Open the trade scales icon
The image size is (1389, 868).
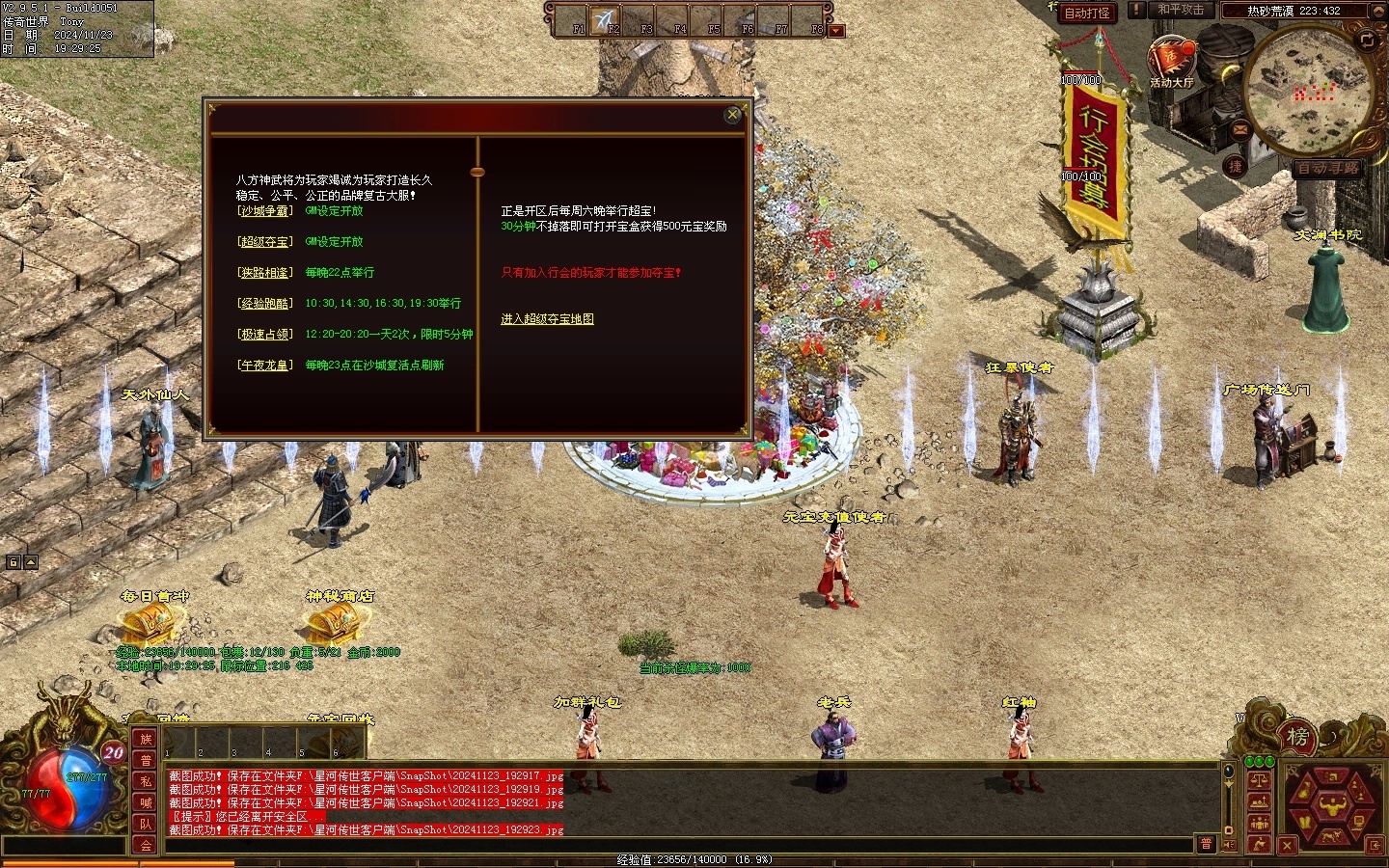pos(1258,780)
